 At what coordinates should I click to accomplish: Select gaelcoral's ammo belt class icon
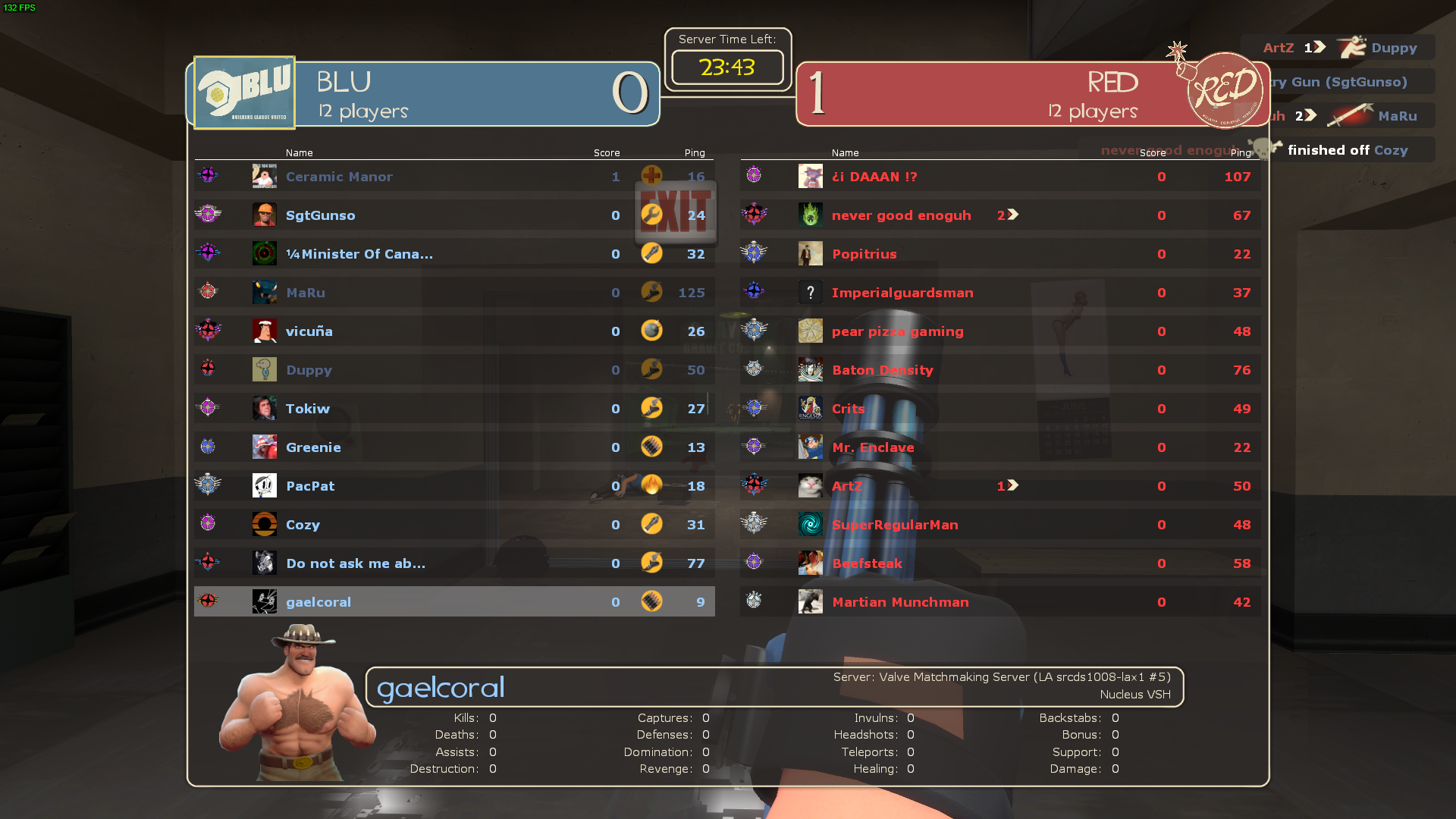pyautogui.click(x=652, y=601)
